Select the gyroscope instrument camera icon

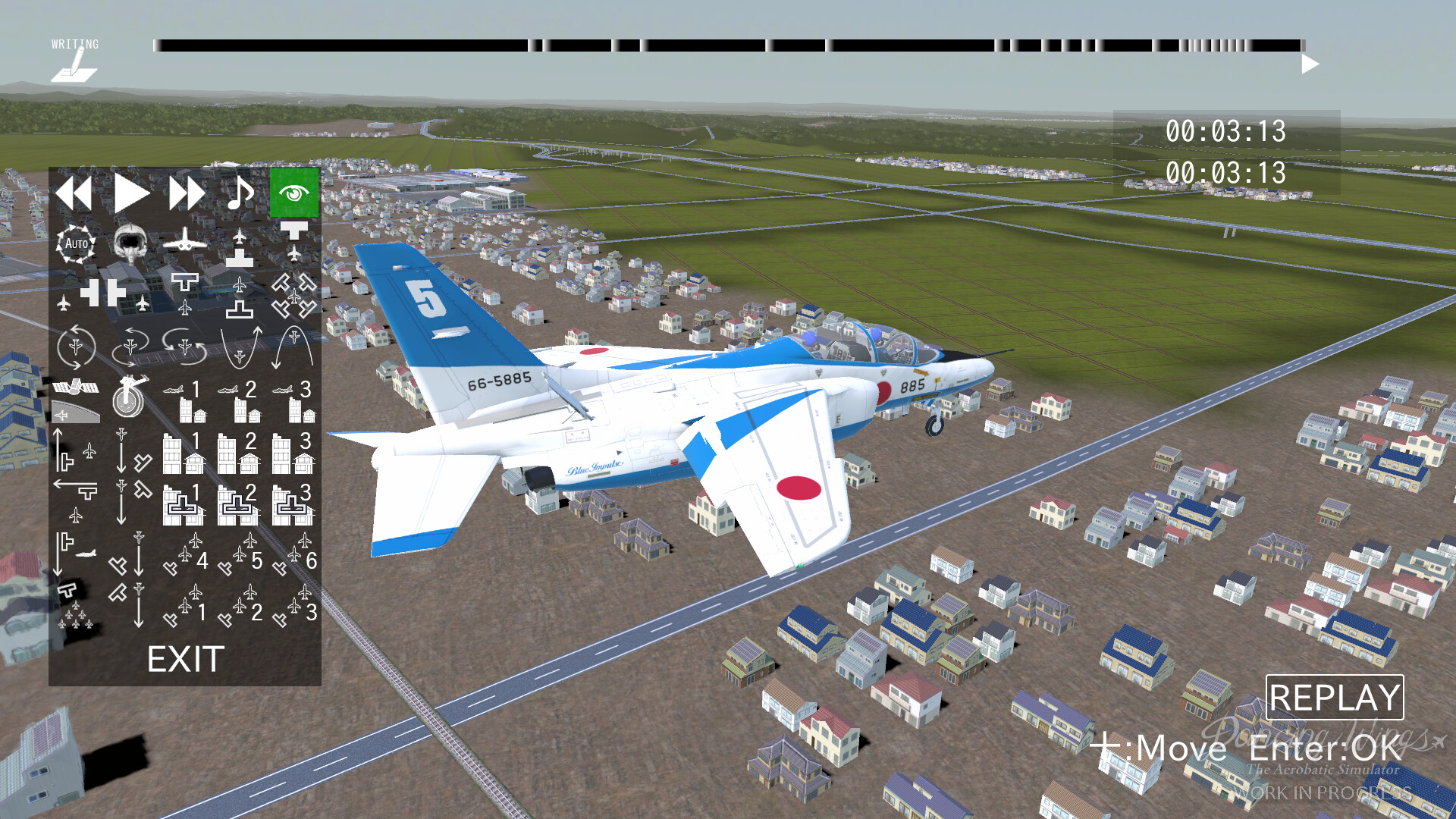[128, 398]
